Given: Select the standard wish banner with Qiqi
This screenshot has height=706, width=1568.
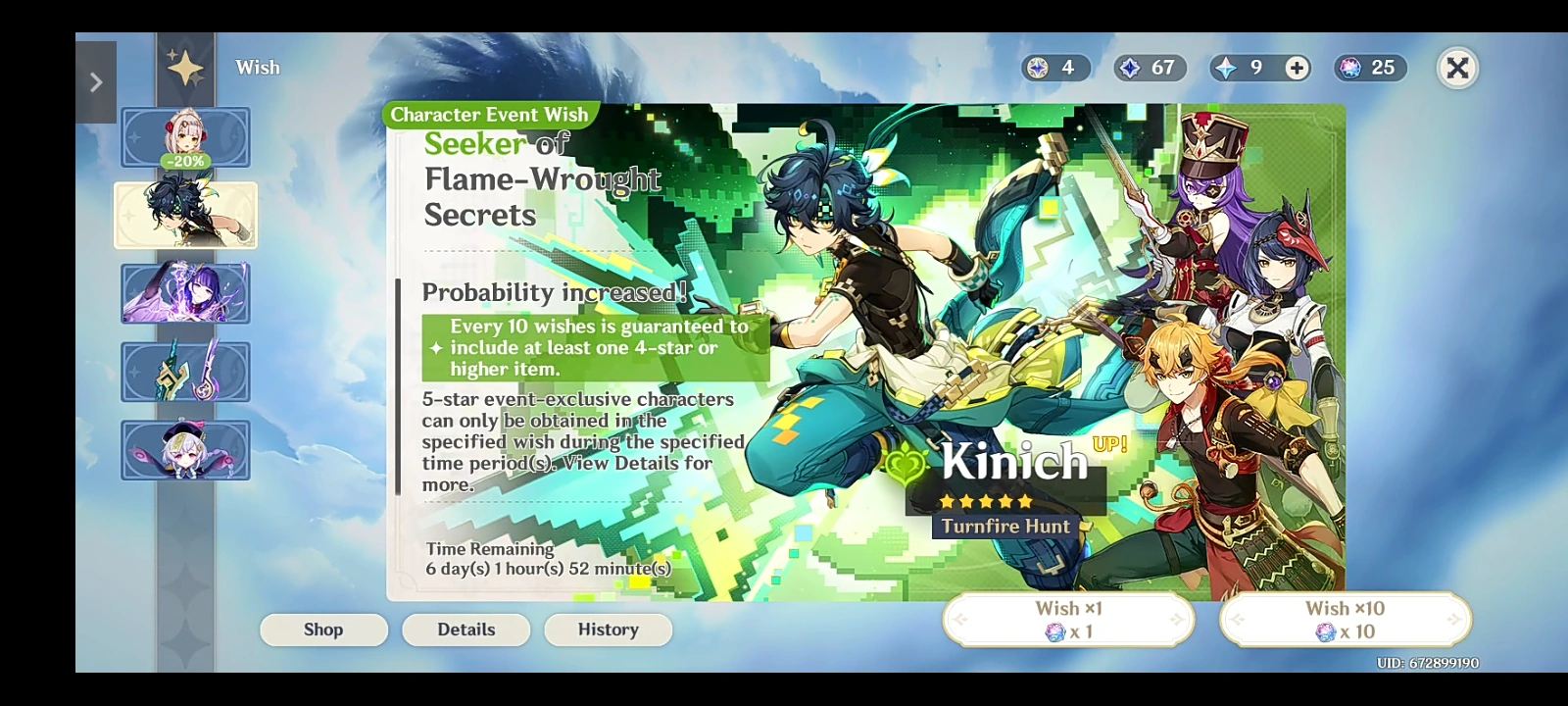Looking at the screenshot, I should click(185, 449).
